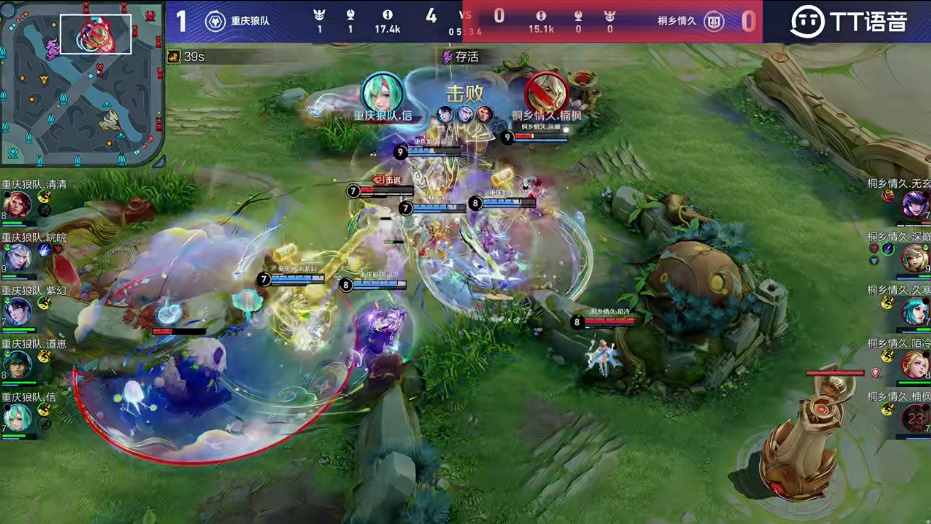
Task: Select player 桐乡情久.深巅 portrait
Action: pyautogui.click(x=914, y=258)
